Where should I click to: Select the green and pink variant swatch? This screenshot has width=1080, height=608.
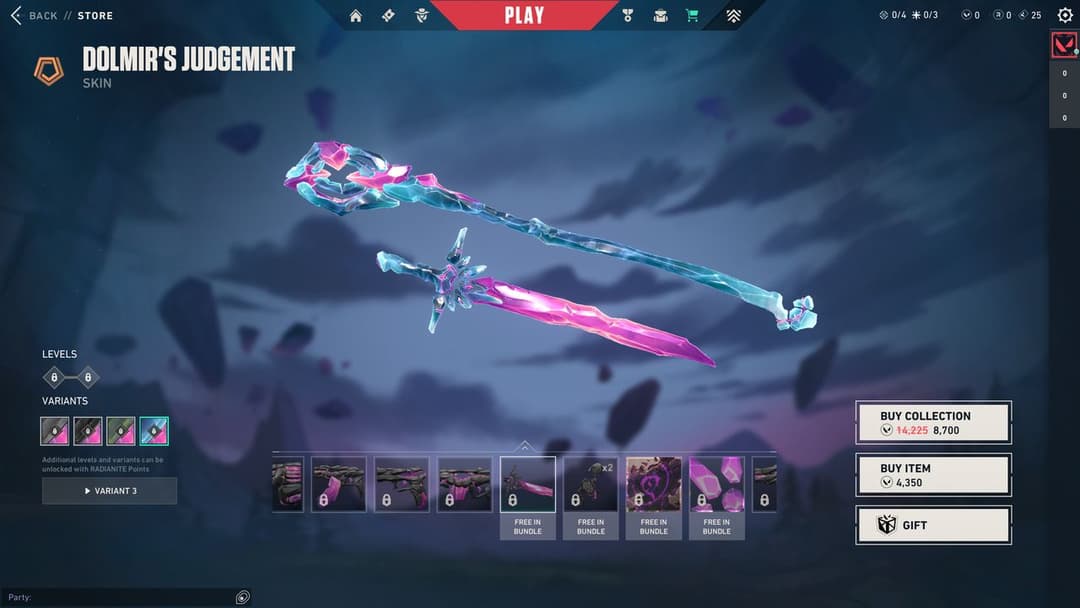coord(121,431)
